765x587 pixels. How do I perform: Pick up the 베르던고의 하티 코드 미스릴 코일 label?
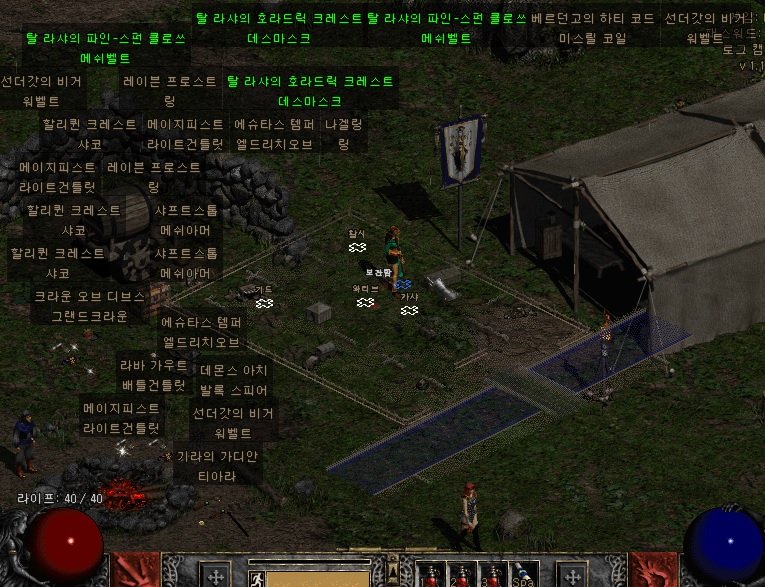pos(592,29)
